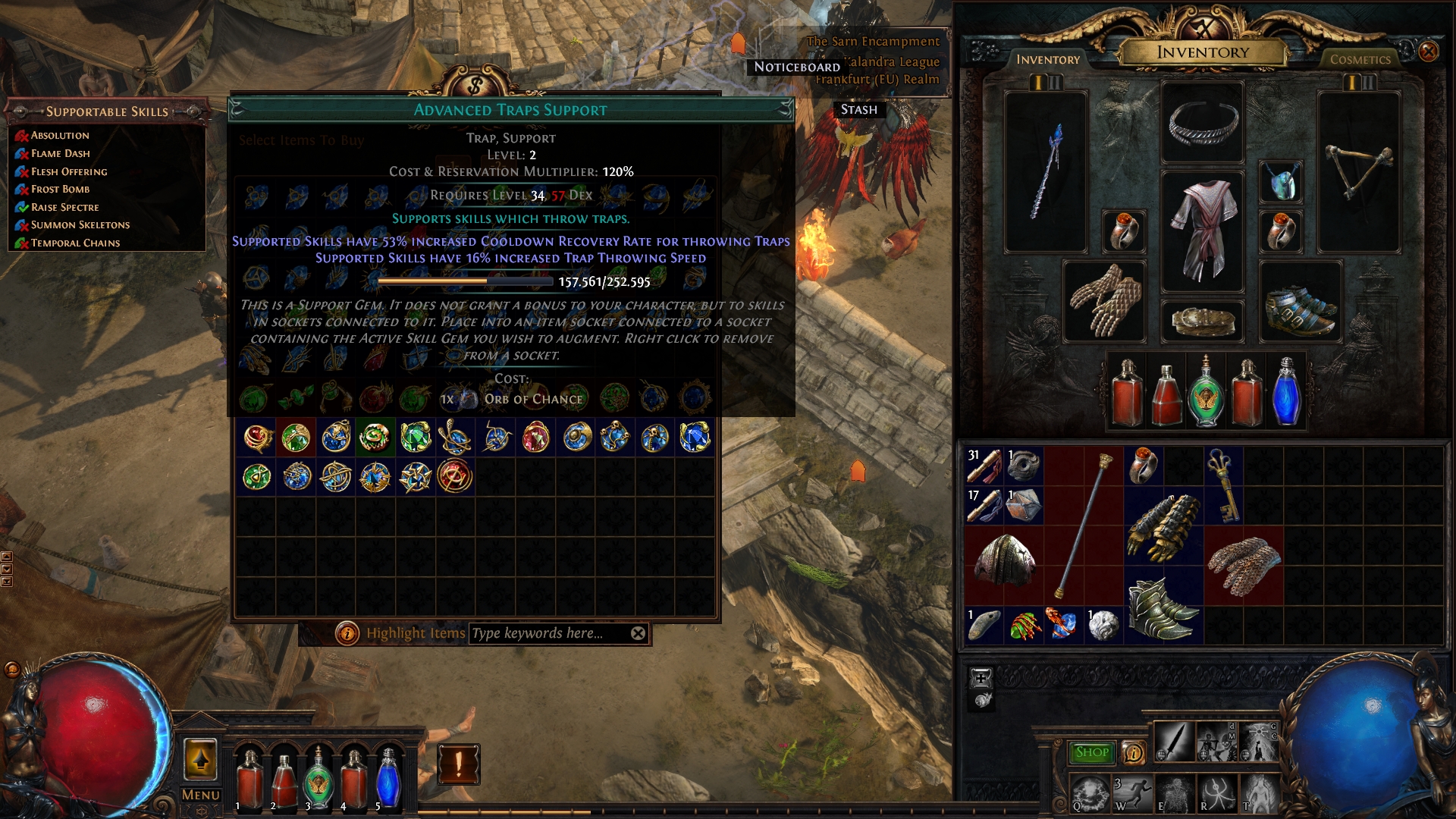Select the Highlight Items info icon
The image size is (1456, 819).
click(347, 633)
